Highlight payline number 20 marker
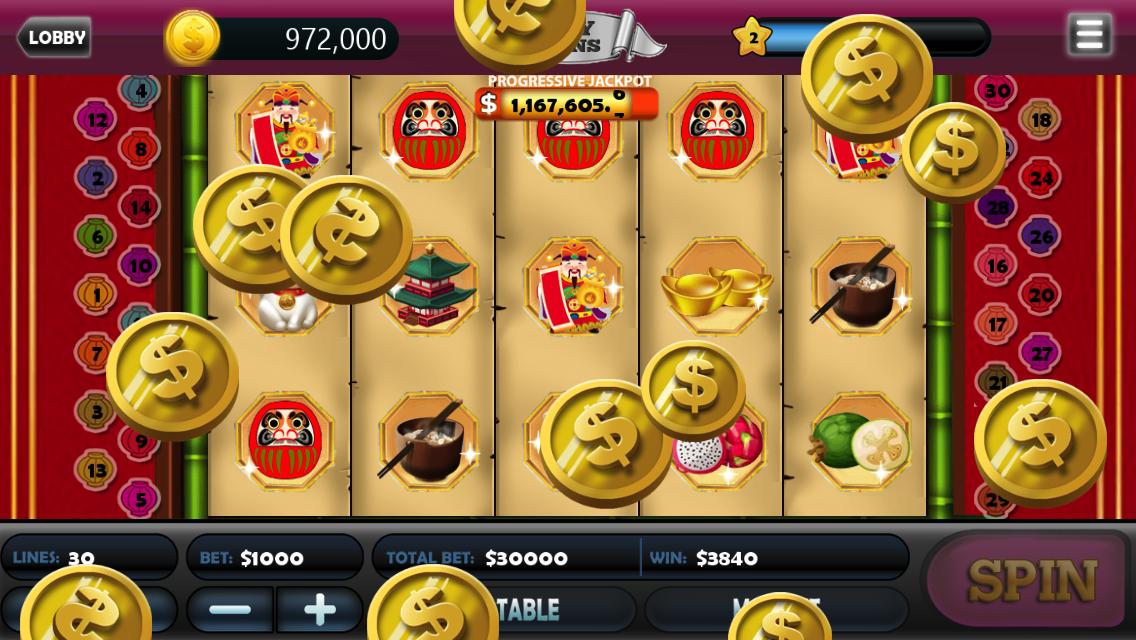Viewport: 1136px width, 640px height. [1040, 295]
